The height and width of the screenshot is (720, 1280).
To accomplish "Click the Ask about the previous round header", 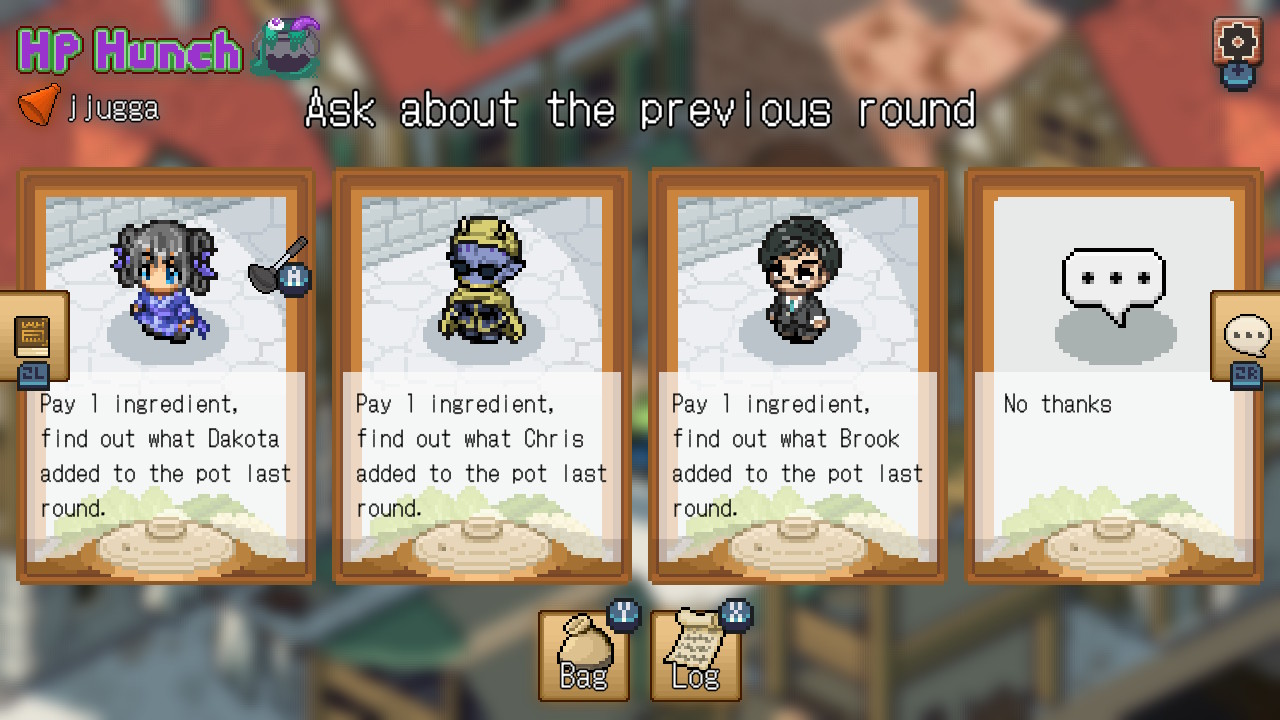I will click(x=640, y=110).
